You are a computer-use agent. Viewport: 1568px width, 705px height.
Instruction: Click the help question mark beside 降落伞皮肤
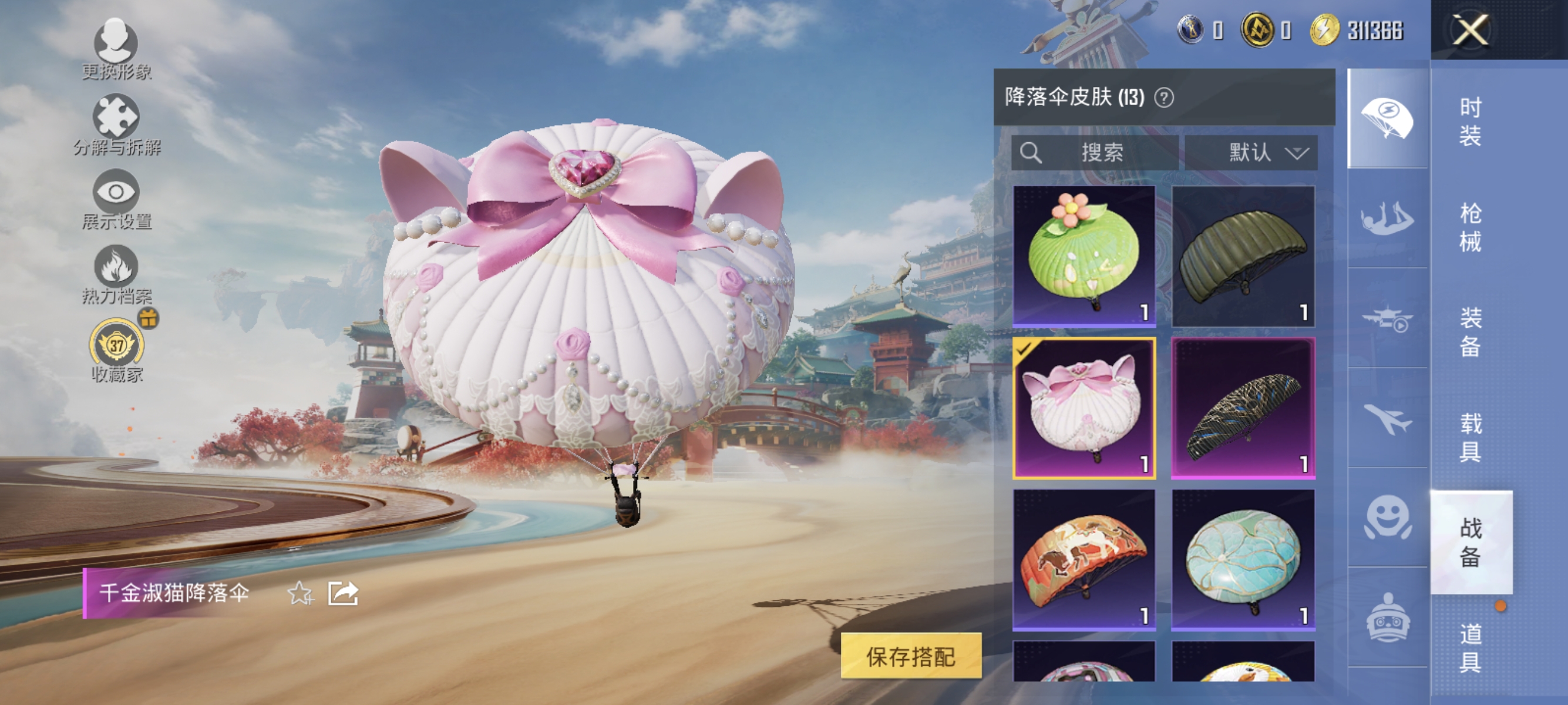(1164, 98)
